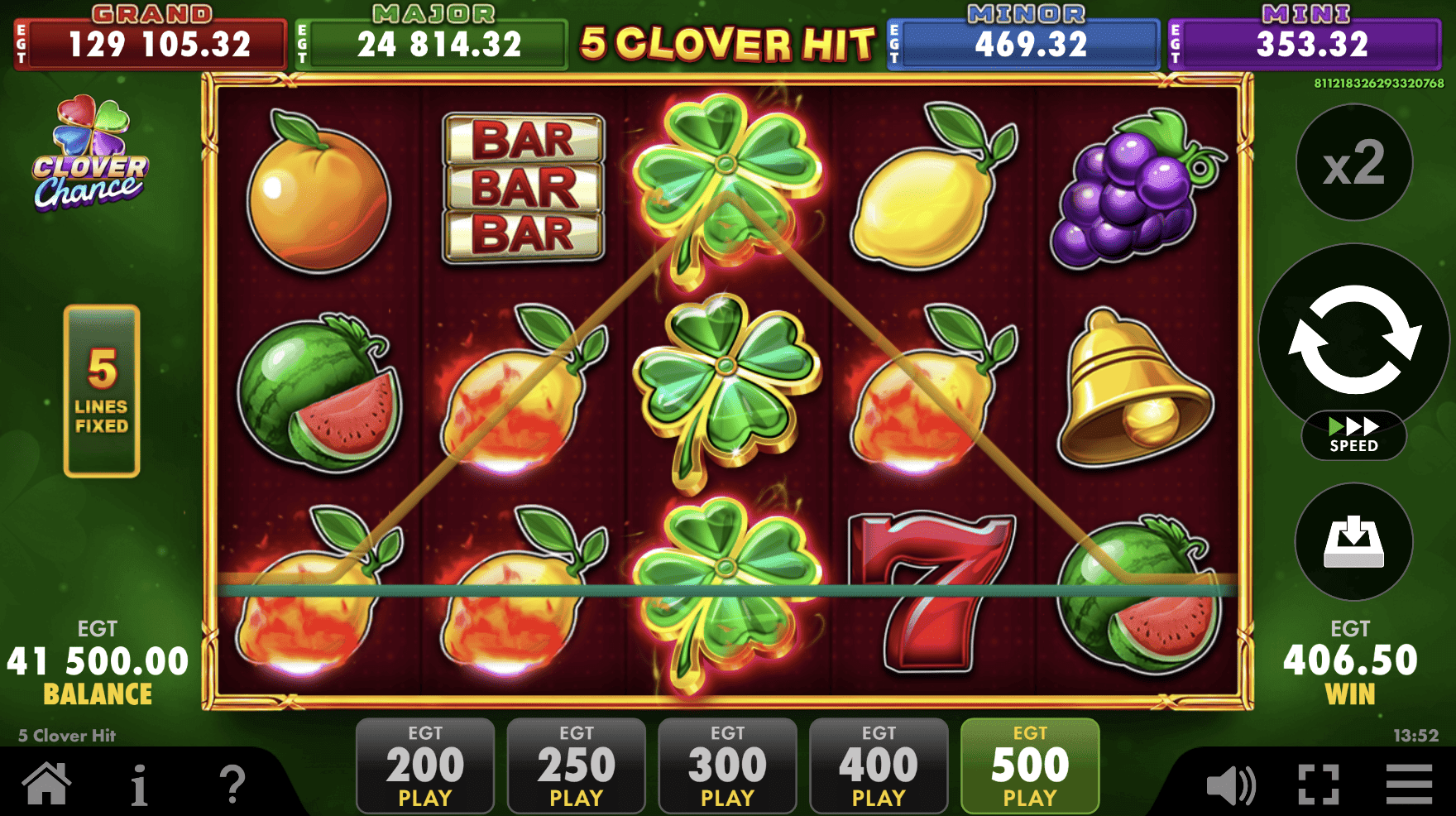The height and width of the screenshot is (816, 1456).
Task: Open help via the question mark icon
Action: click(x=234, y=782)
